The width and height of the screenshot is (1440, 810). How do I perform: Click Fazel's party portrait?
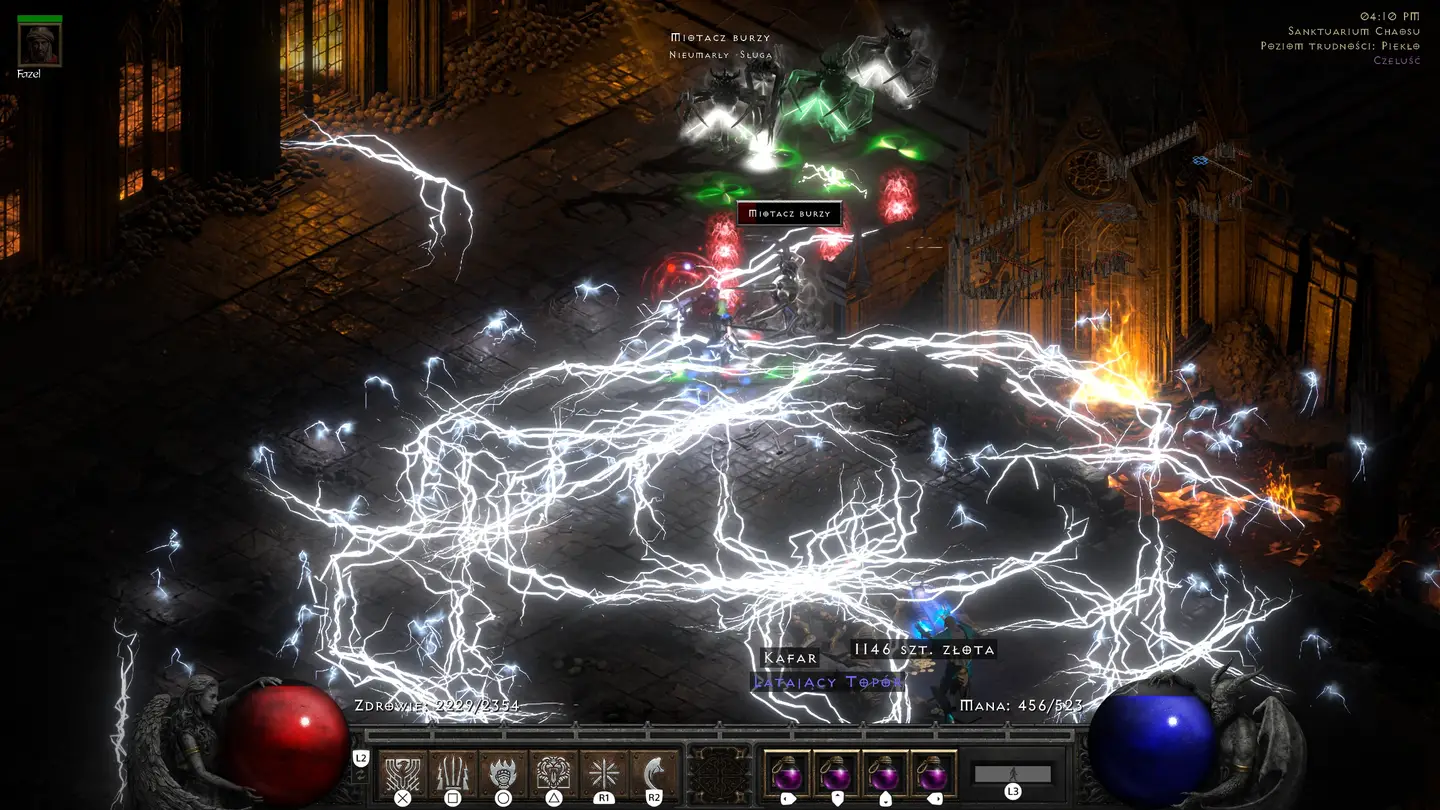(40, 44)
